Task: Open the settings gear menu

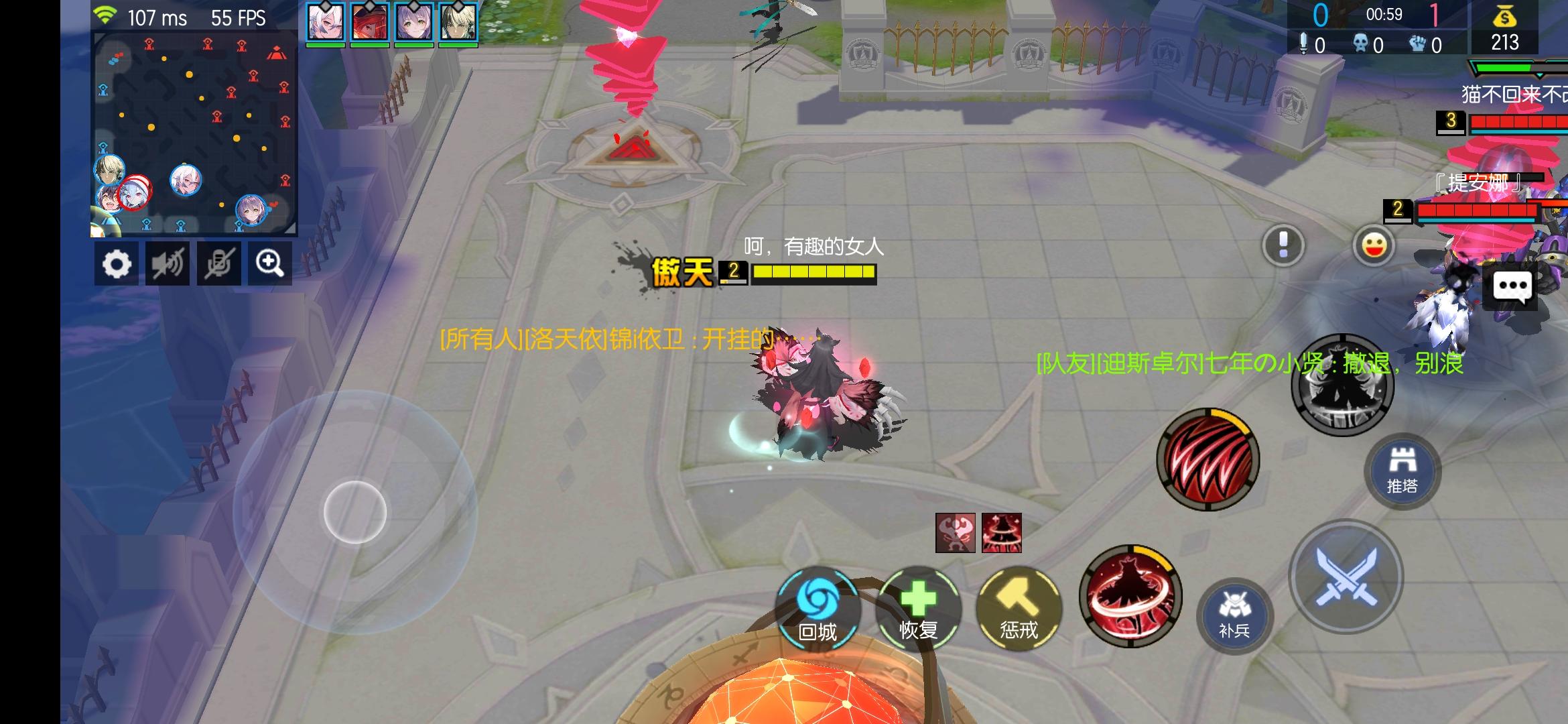Action: tap(117, 263)
